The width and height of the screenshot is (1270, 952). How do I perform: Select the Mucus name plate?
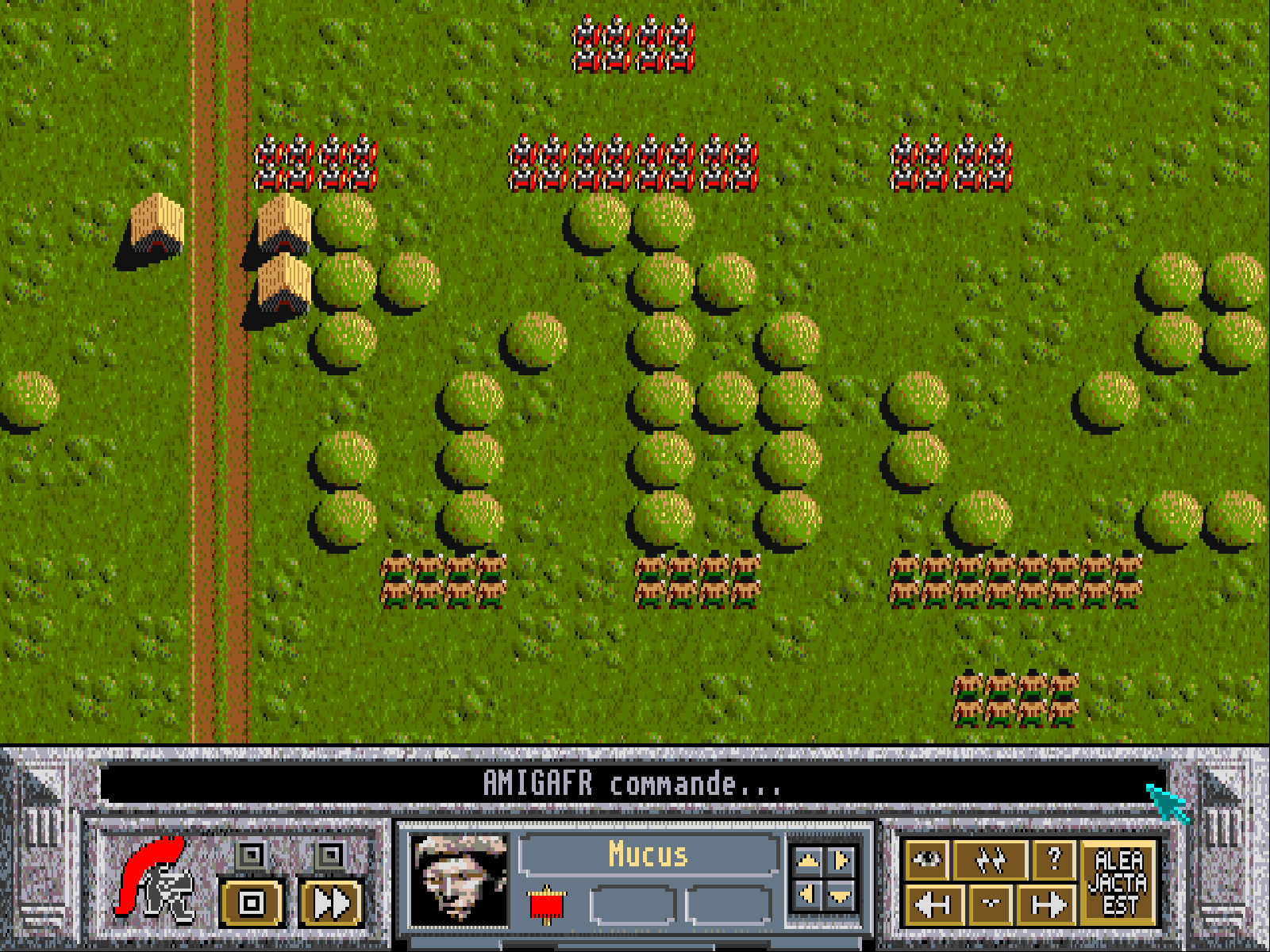[x=648, y=855]
